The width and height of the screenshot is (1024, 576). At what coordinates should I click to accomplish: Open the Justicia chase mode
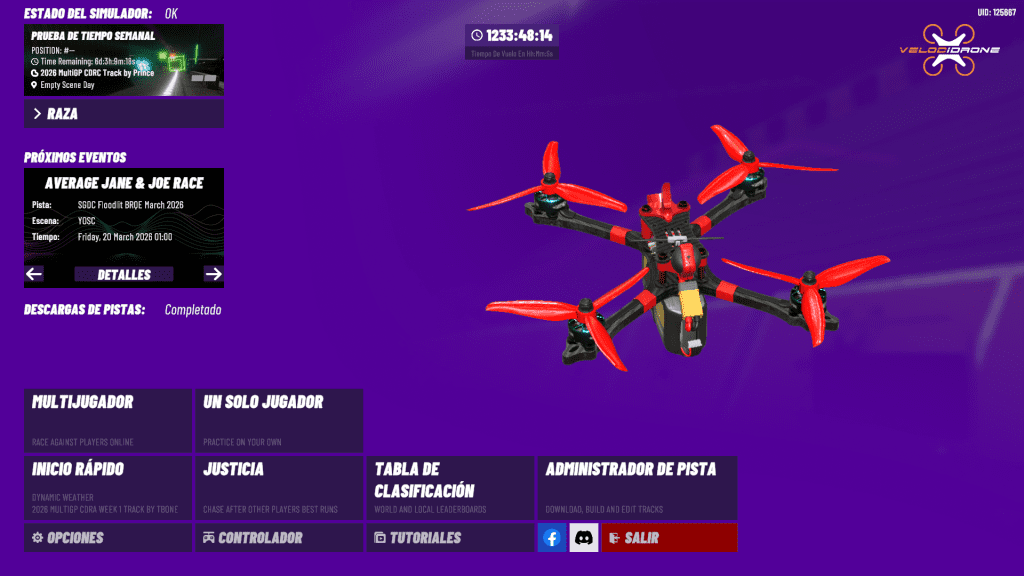point(278,487)
